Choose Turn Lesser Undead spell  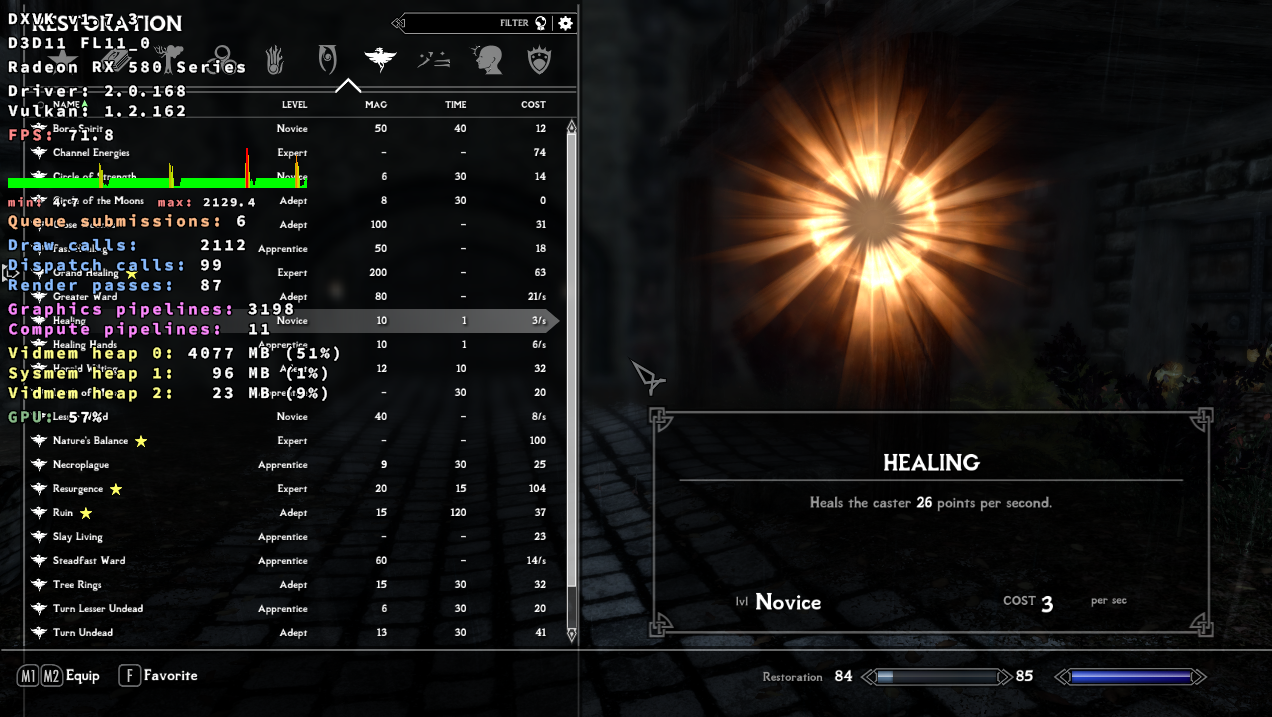coord(98,609)
